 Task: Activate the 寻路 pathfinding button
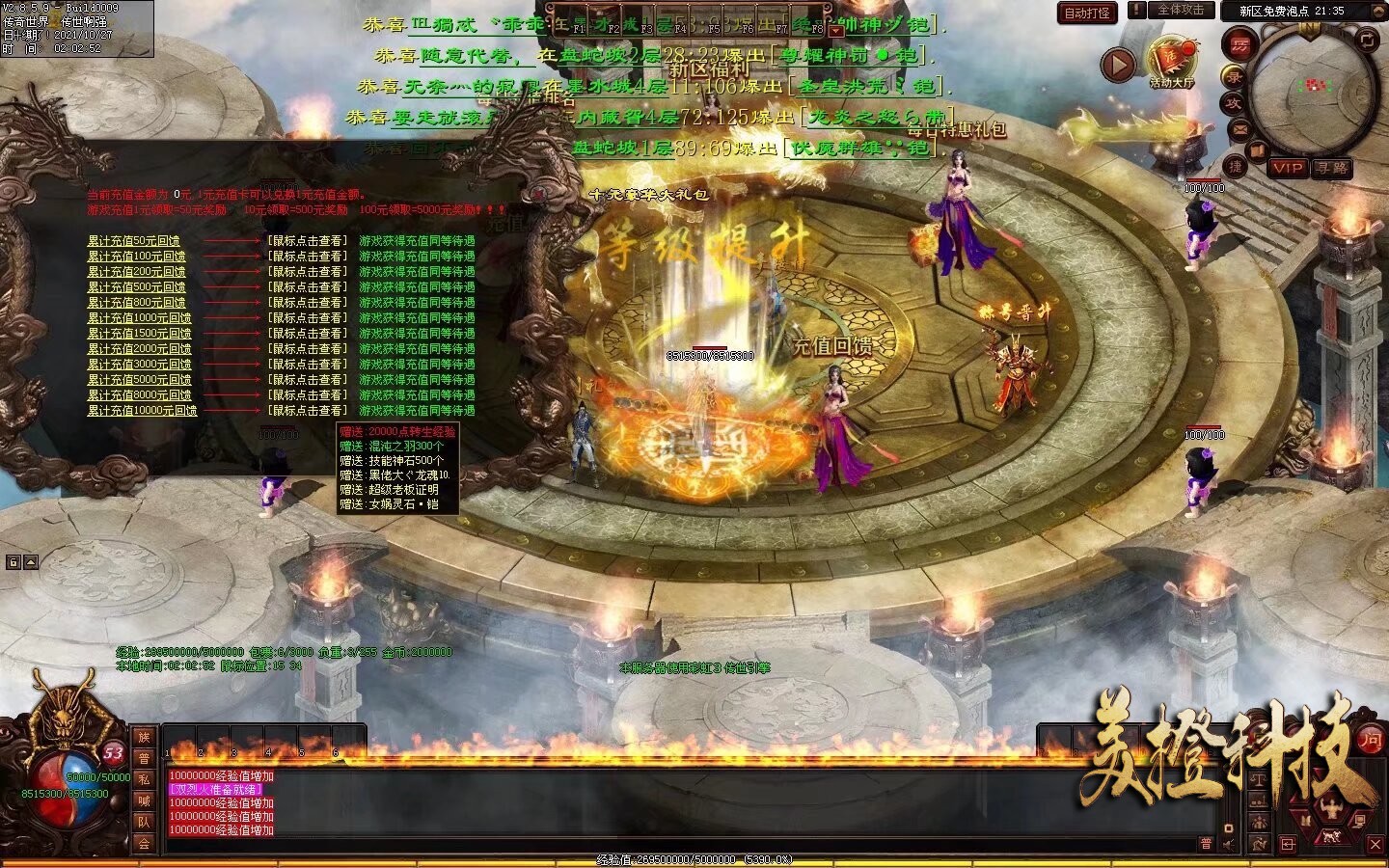click(x=1331, y=168)
